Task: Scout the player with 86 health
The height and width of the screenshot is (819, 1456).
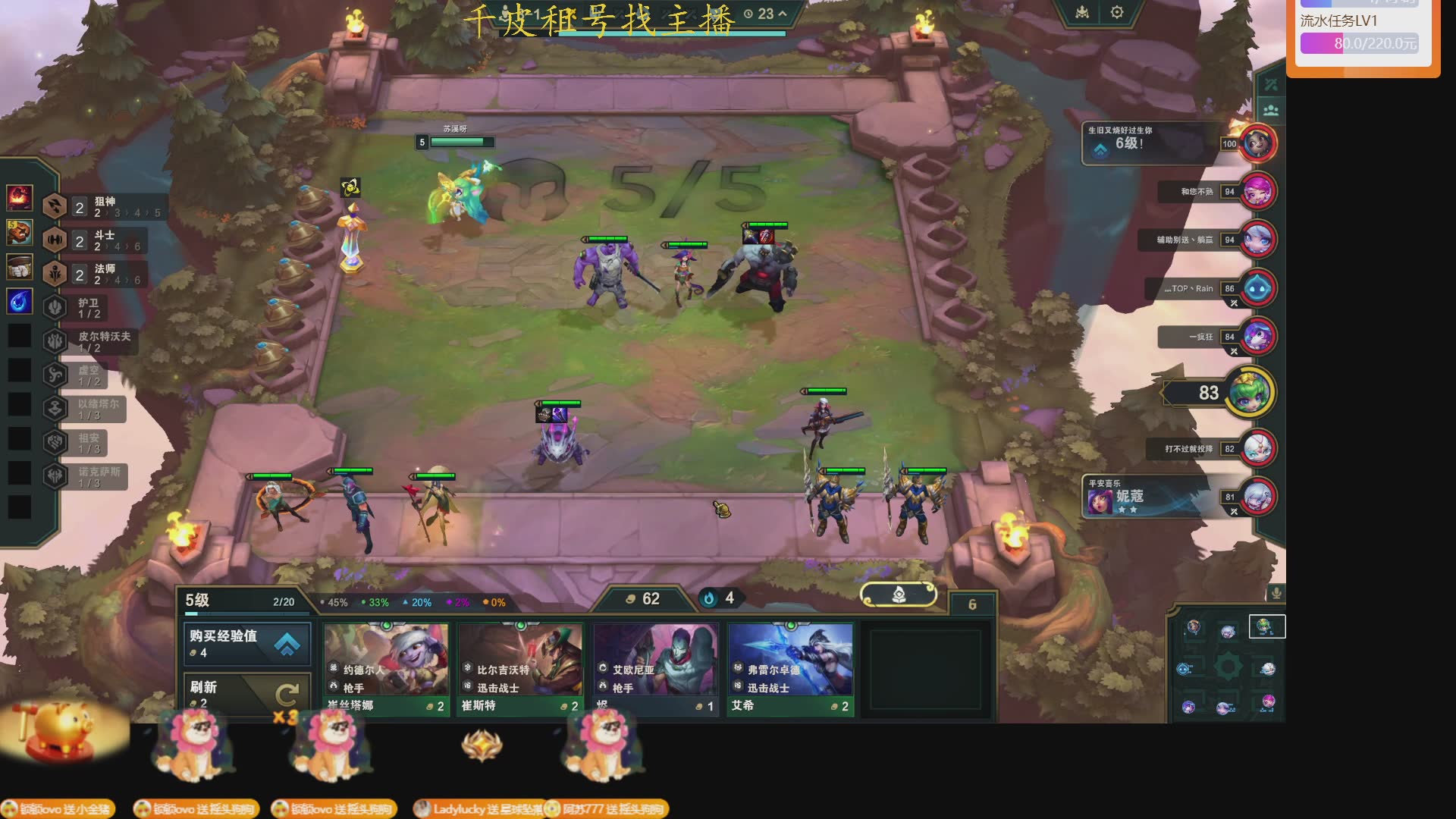Action: [x=1258, y=288]
